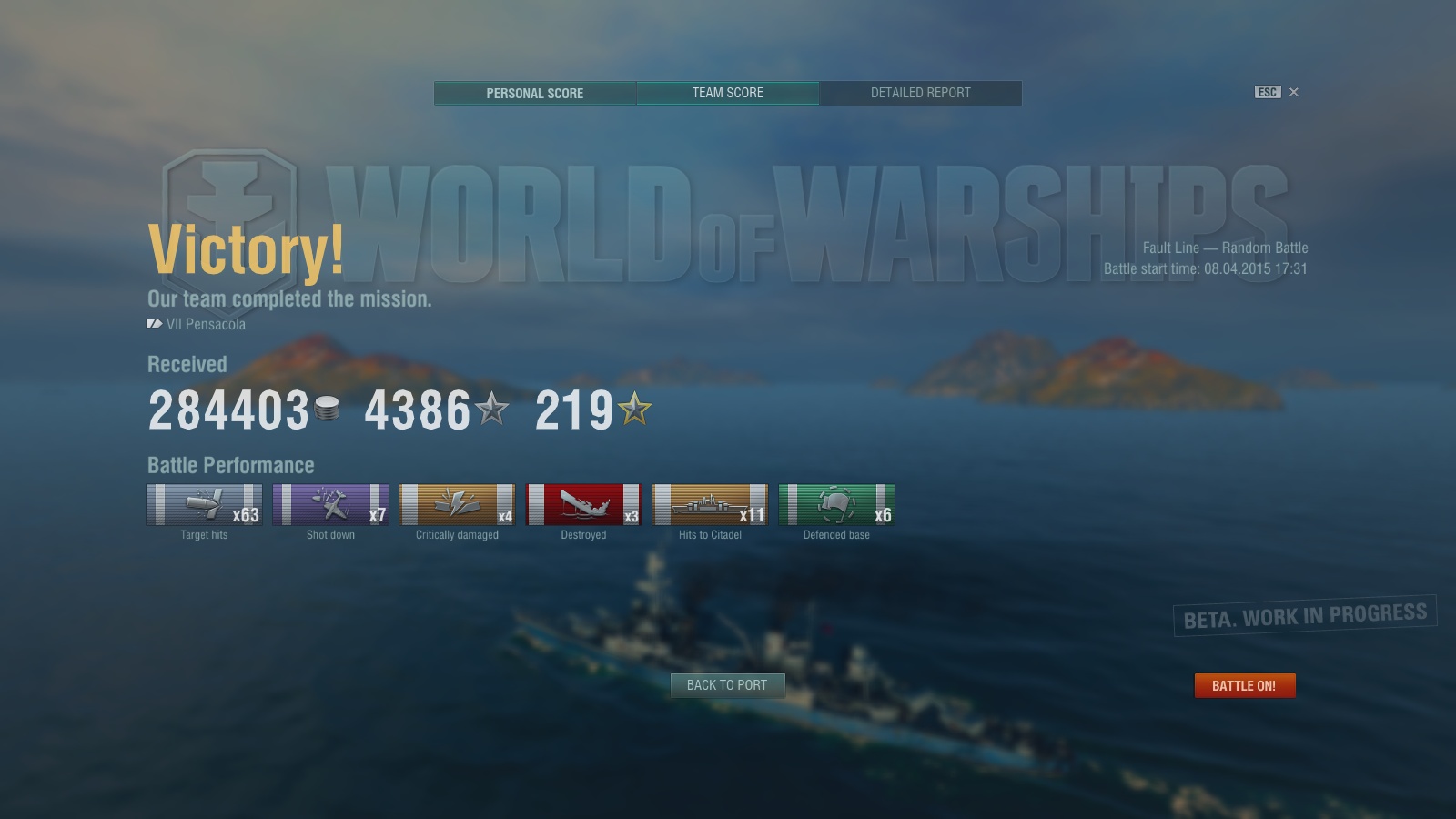Select the Hits to Citadel medal icon

(x=710, y=505)
